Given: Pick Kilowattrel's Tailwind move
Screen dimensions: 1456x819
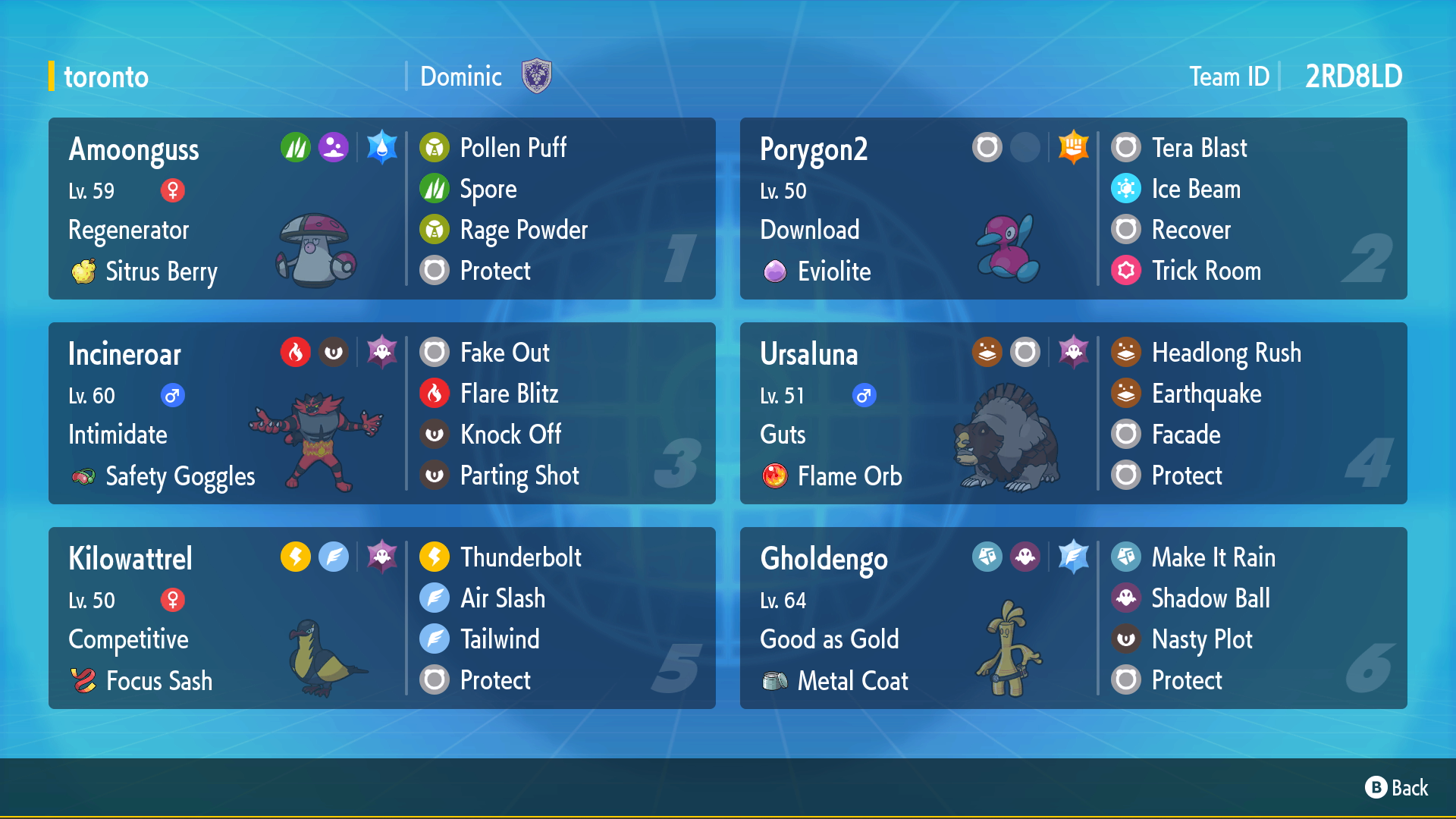Looking at the screenshot, I should click(x=500, y=639).
